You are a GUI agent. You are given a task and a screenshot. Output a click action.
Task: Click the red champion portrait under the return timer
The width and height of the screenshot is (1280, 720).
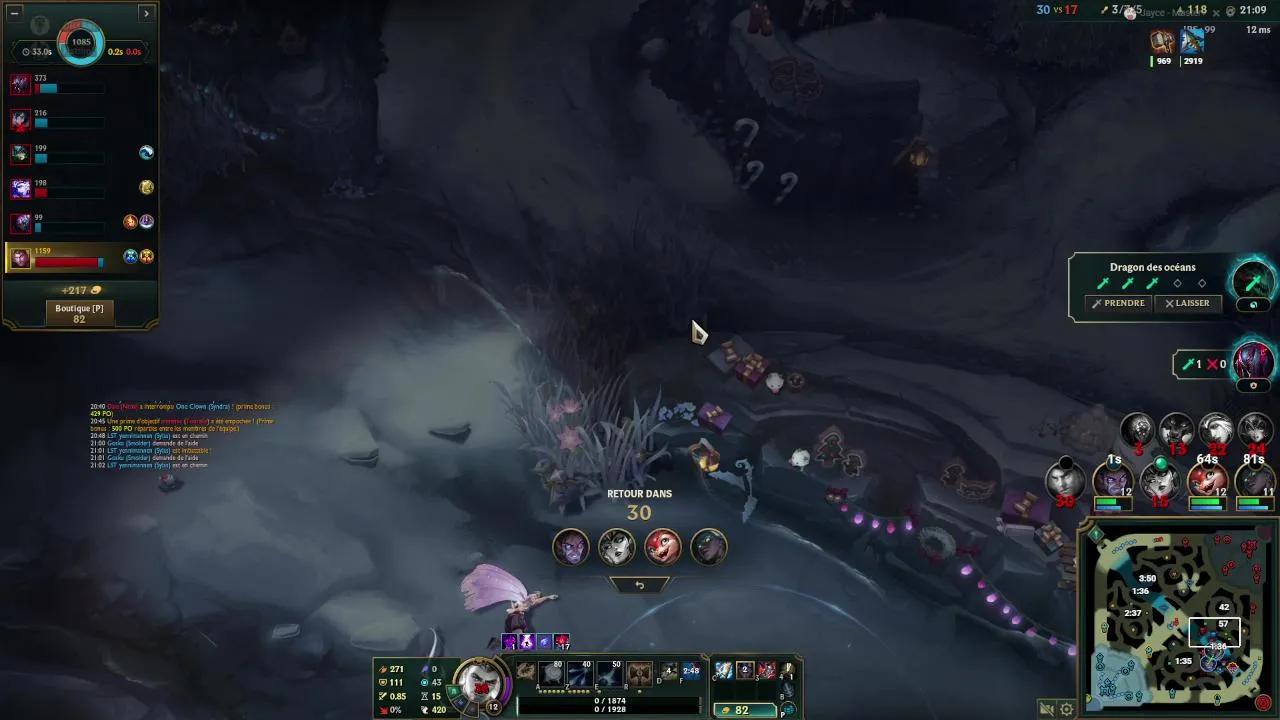(663, 546)
